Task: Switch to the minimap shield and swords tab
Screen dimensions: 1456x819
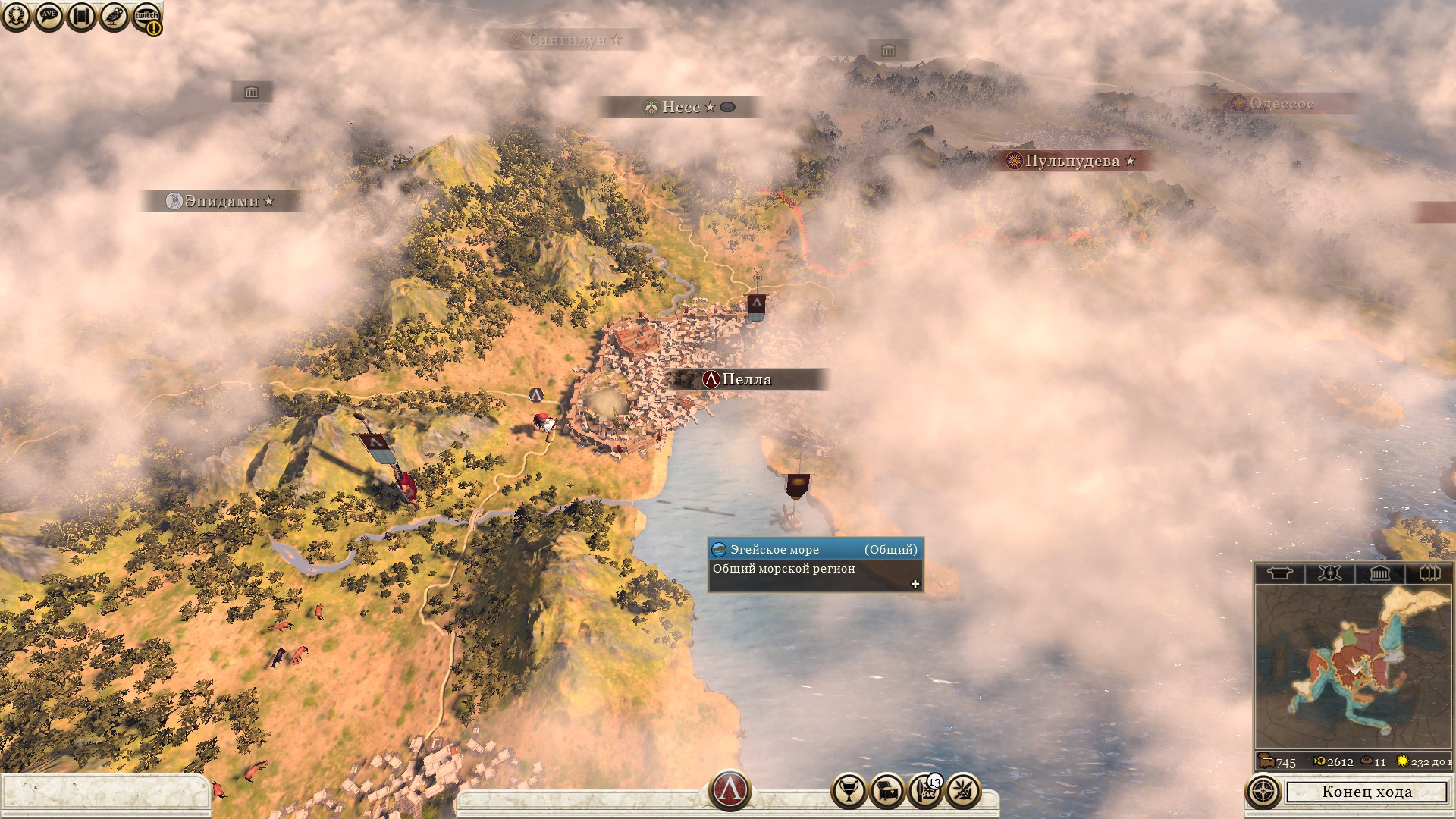Action: (x=1329, y=573)
